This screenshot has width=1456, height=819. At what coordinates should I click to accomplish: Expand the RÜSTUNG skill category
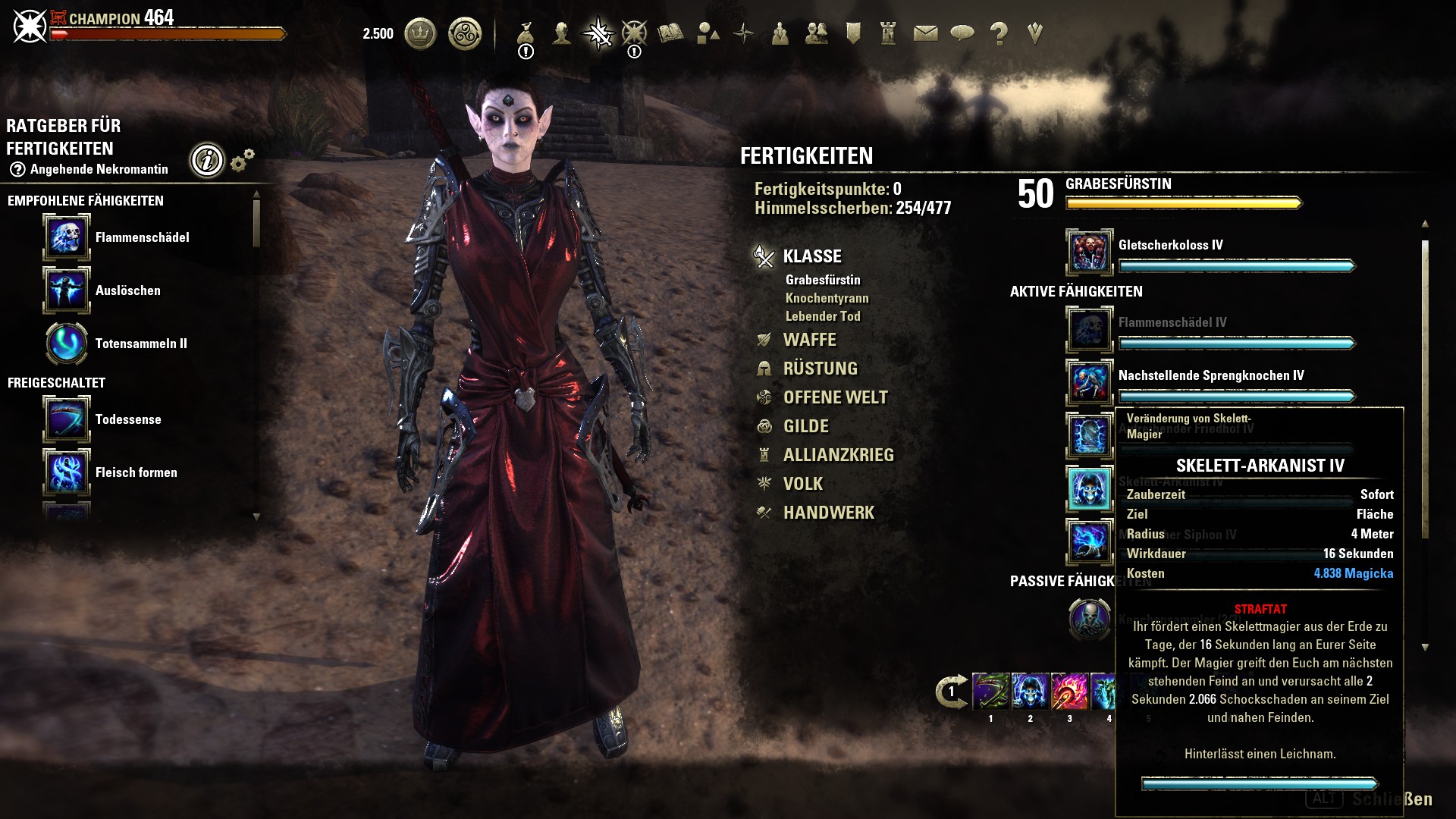tap(820, 369)
